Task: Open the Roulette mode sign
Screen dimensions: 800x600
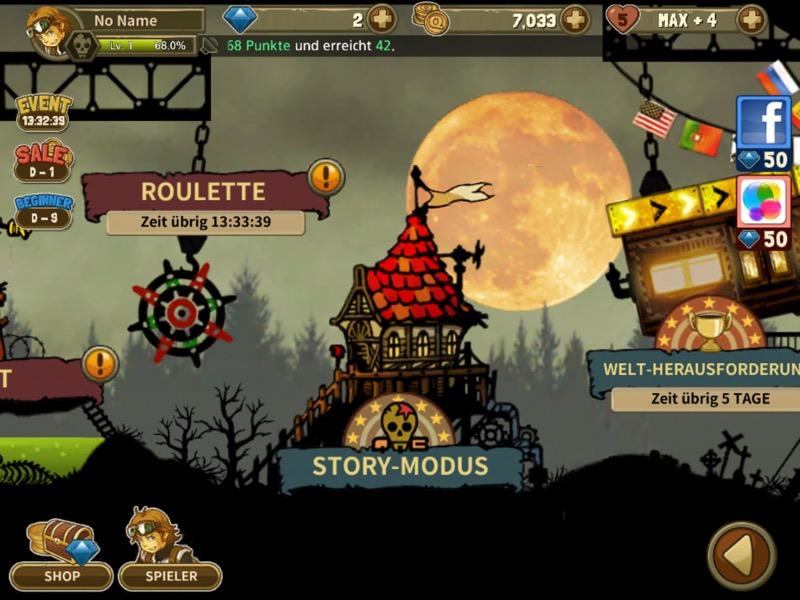Action: (204, 192)
